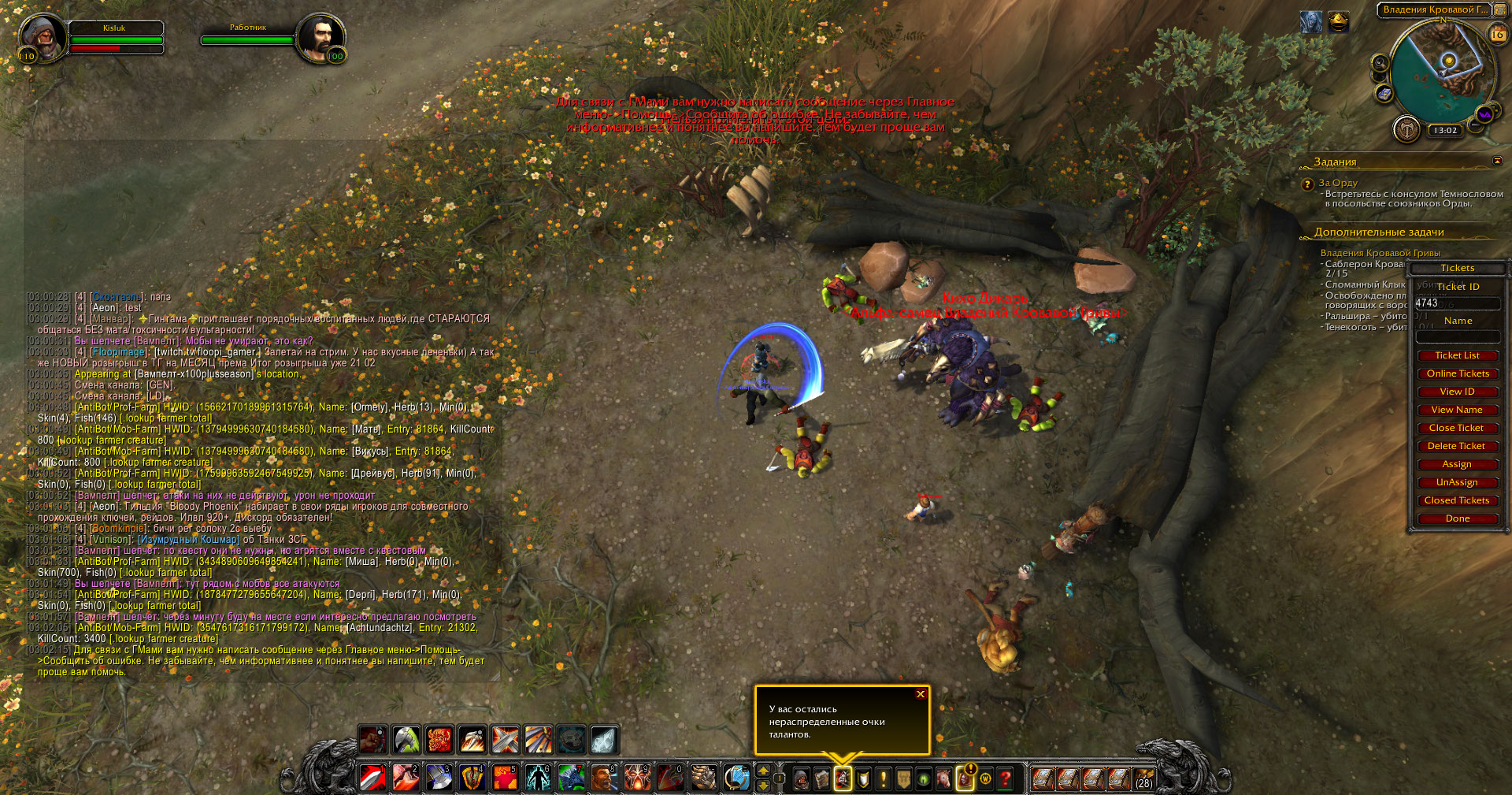Open the talents micro menu button
This screenshot has width=1512, height=795.
[843, 779]
